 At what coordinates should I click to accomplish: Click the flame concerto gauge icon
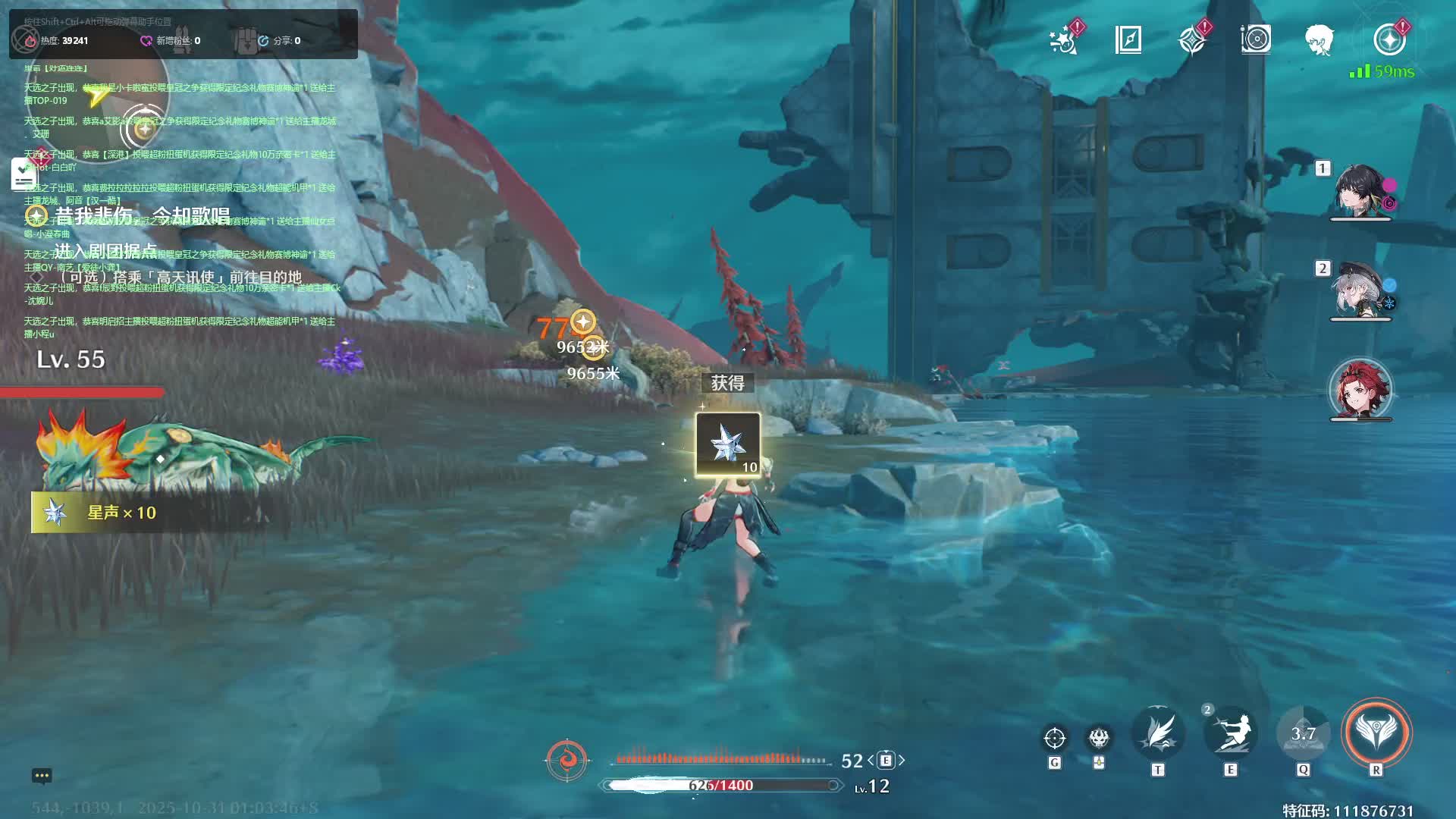pyautogui.click(x=566, y=759)
